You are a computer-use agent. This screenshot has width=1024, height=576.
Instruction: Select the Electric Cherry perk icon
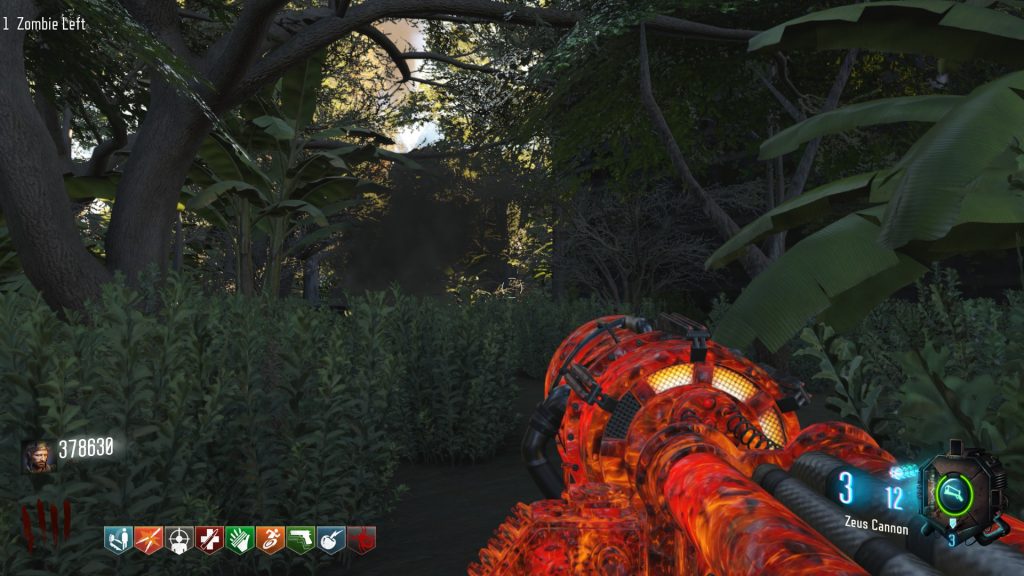click(x=331, y=541)
